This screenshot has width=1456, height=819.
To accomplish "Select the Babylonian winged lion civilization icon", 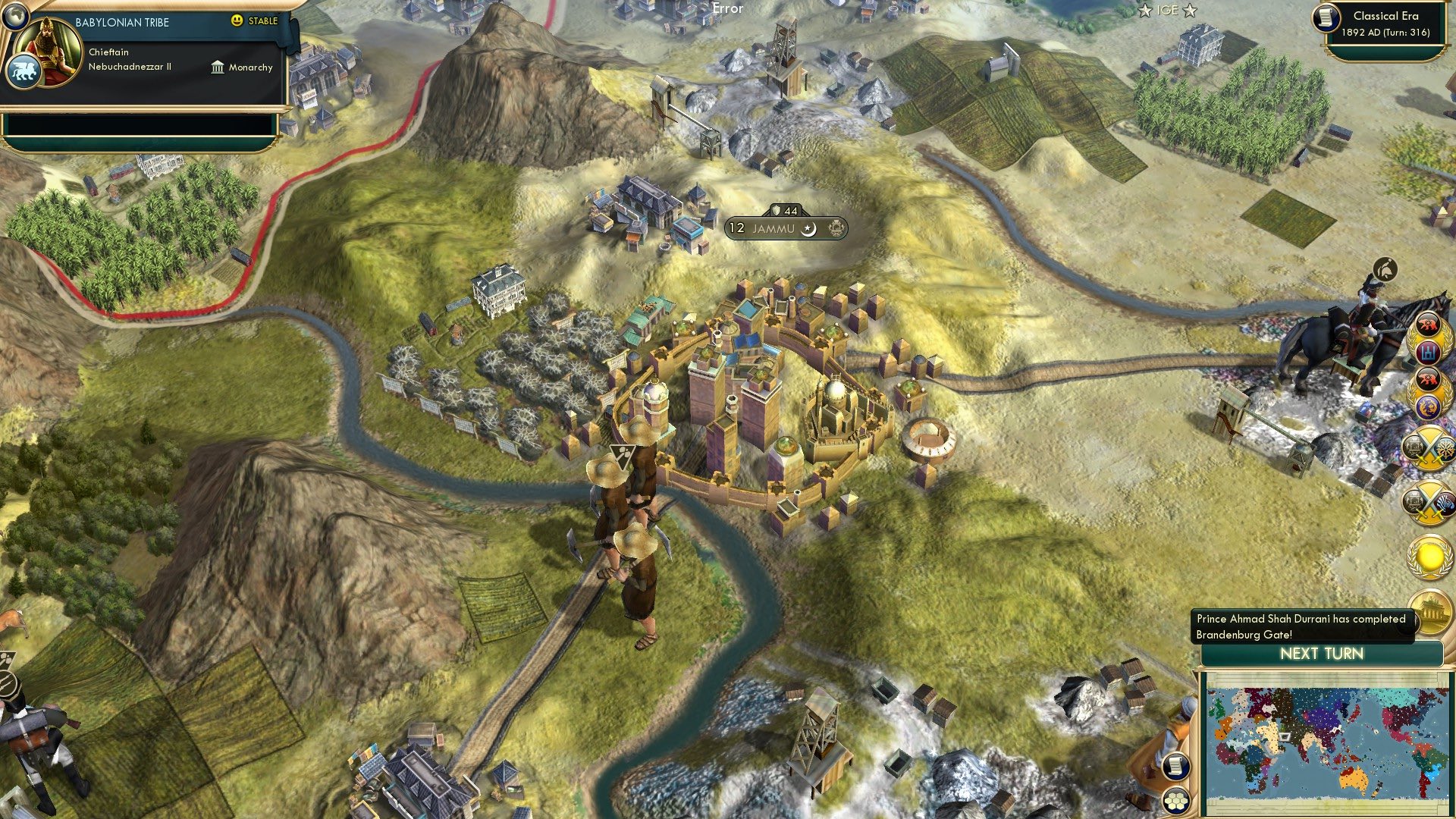I will [25, 68].
